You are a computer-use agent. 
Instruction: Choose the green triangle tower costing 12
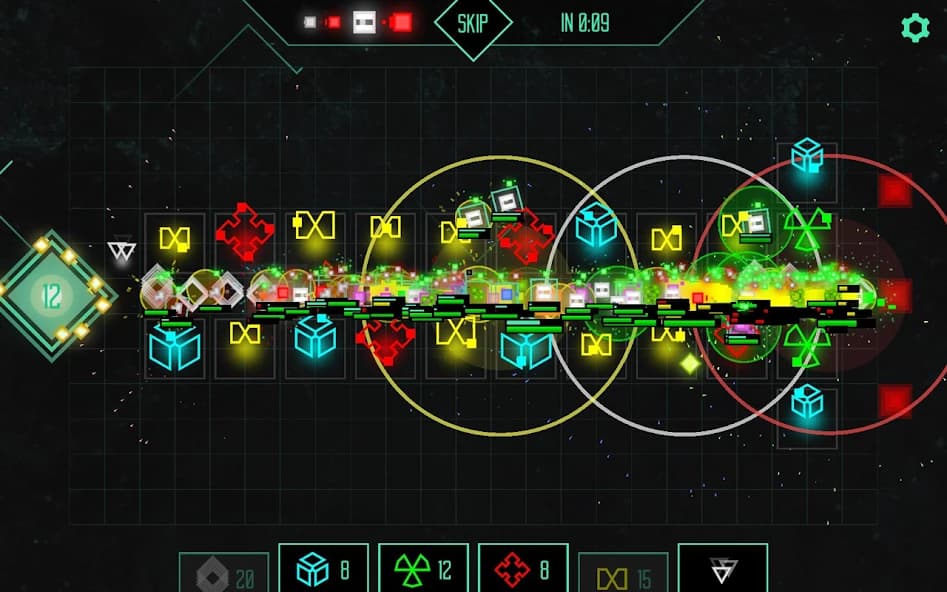423,569
